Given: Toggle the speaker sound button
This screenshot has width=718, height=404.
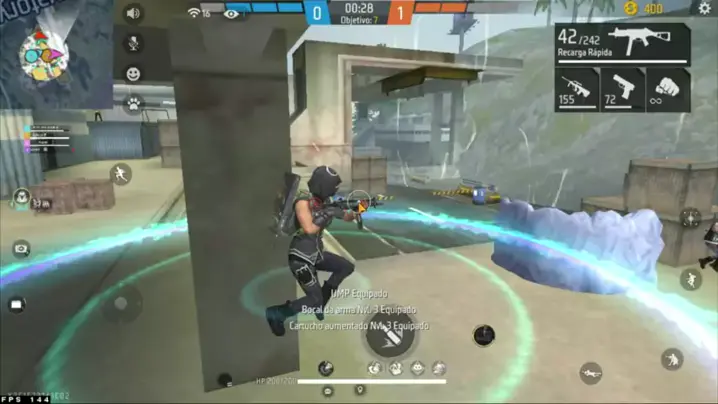Looking at the screenshot, I should coord(132,14).
